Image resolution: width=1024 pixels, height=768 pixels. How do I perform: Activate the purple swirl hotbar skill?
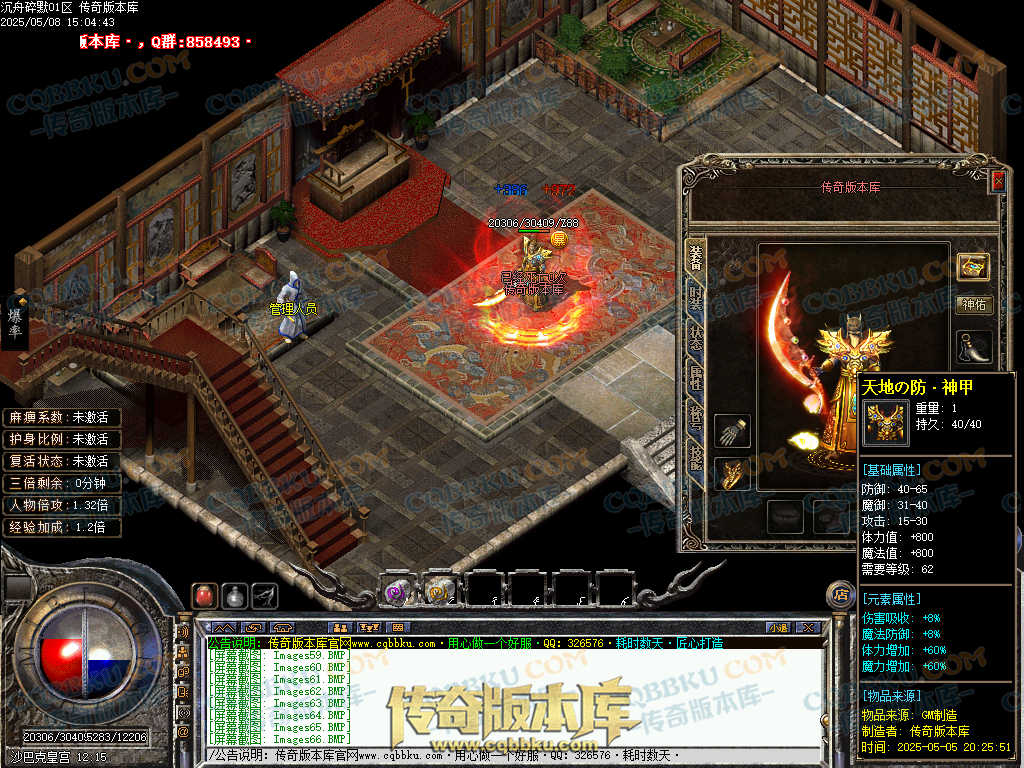397,591
